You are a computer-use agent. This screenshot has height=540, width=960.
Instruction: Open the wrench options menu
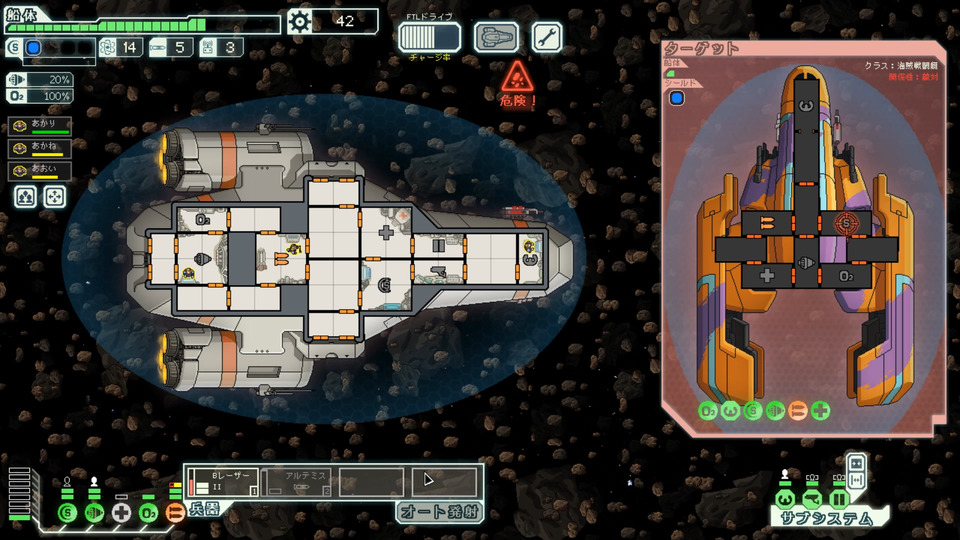(x=547, y=38)
